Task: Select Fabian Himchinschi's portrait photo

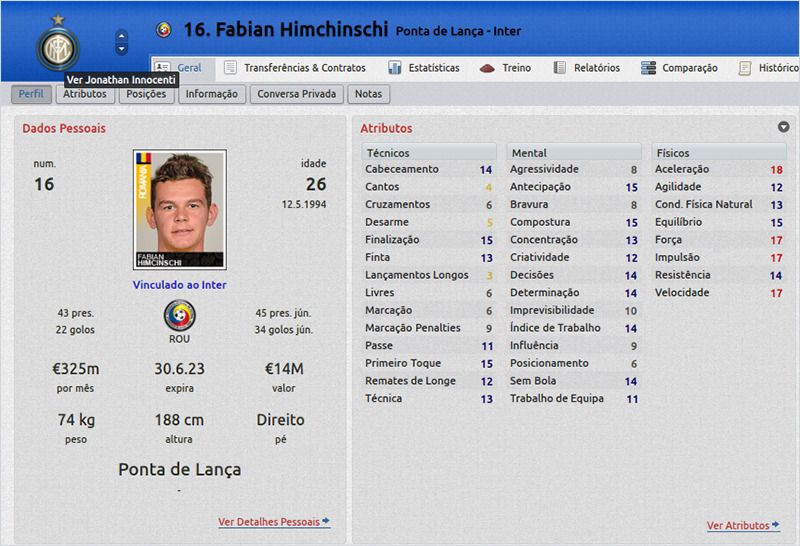Action: pyautogui.click(x=179, y=209)
